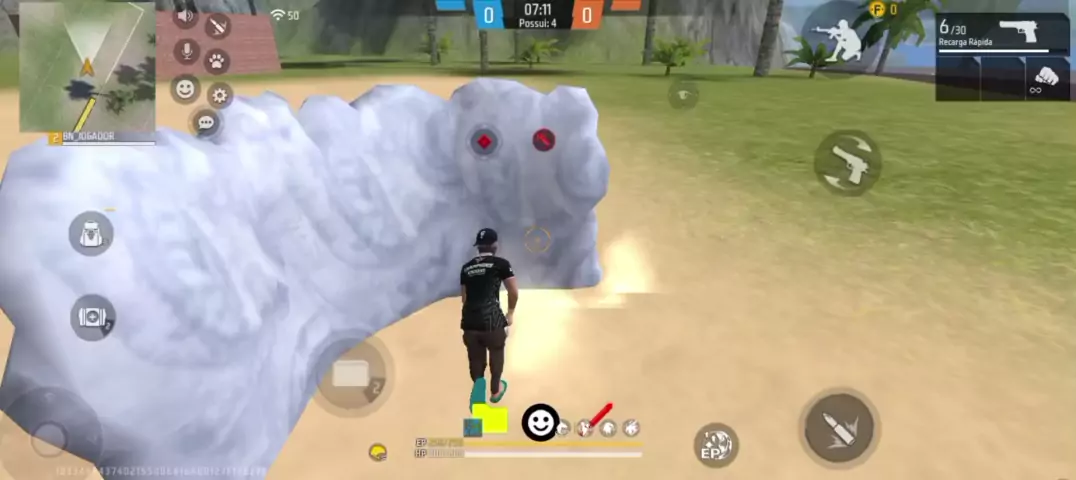Open the smiley emote button beside the minimap
The height and width of the screenshot is (480, 1076).
click(185, 88)
